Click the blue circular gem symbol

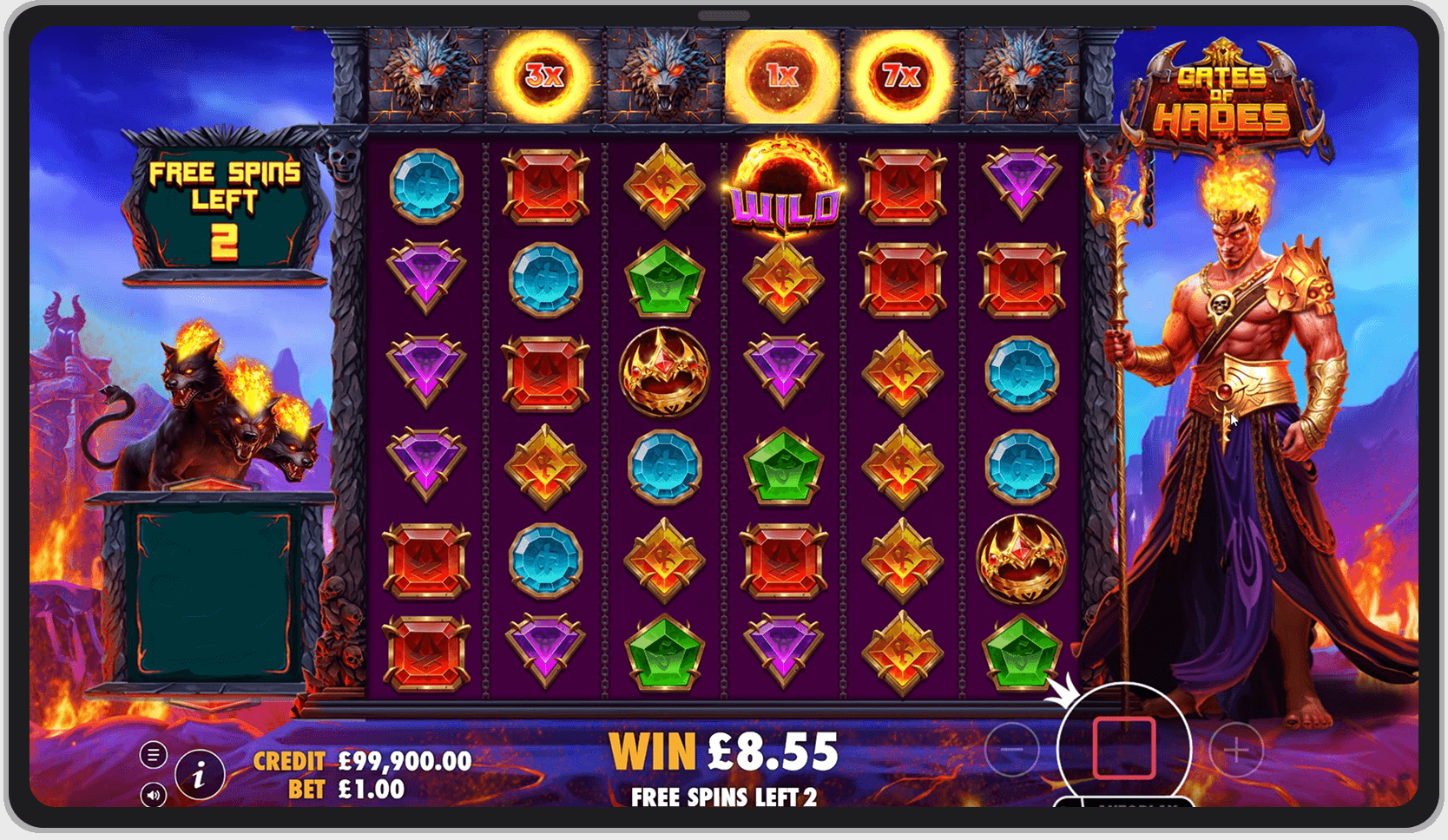pos(428,186)
